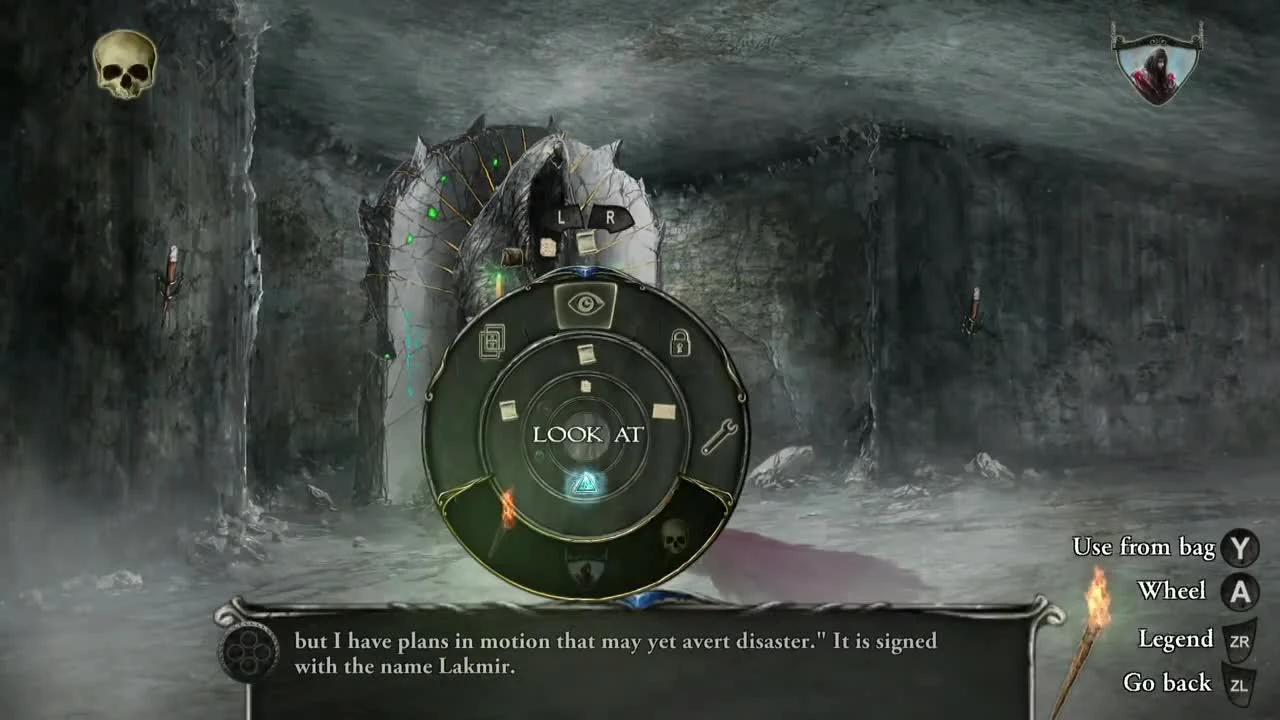
Task: Click the item slot at top of inner ring
Action: 585,352
